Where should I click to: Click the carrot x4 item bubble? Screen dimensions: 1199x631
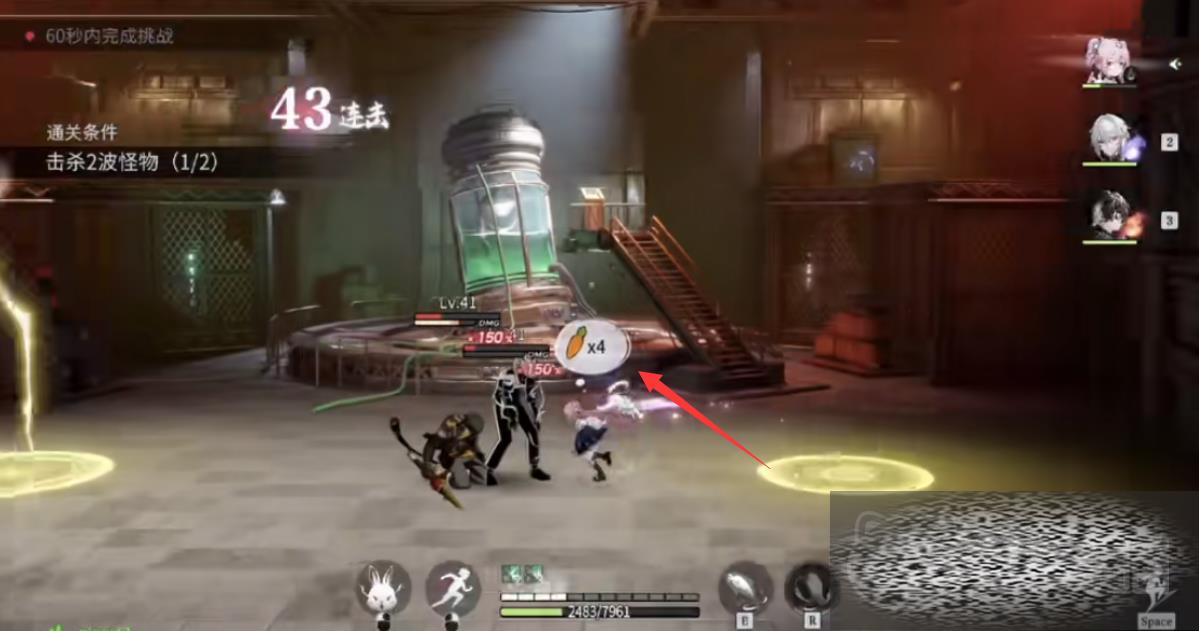pyautogui.click(x=592, y=347)
